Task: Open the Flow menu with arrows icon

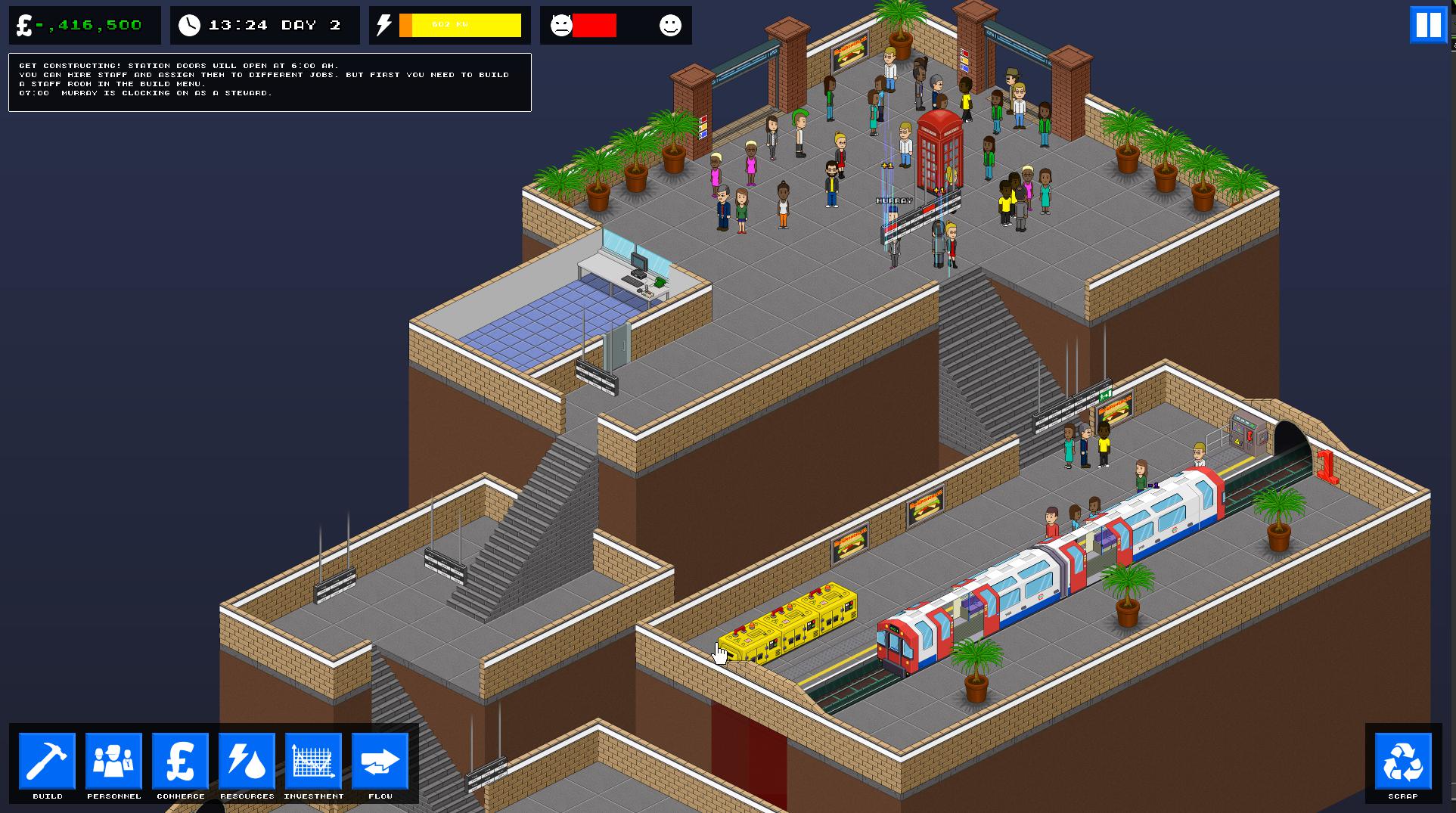Action: pos(380,762)
